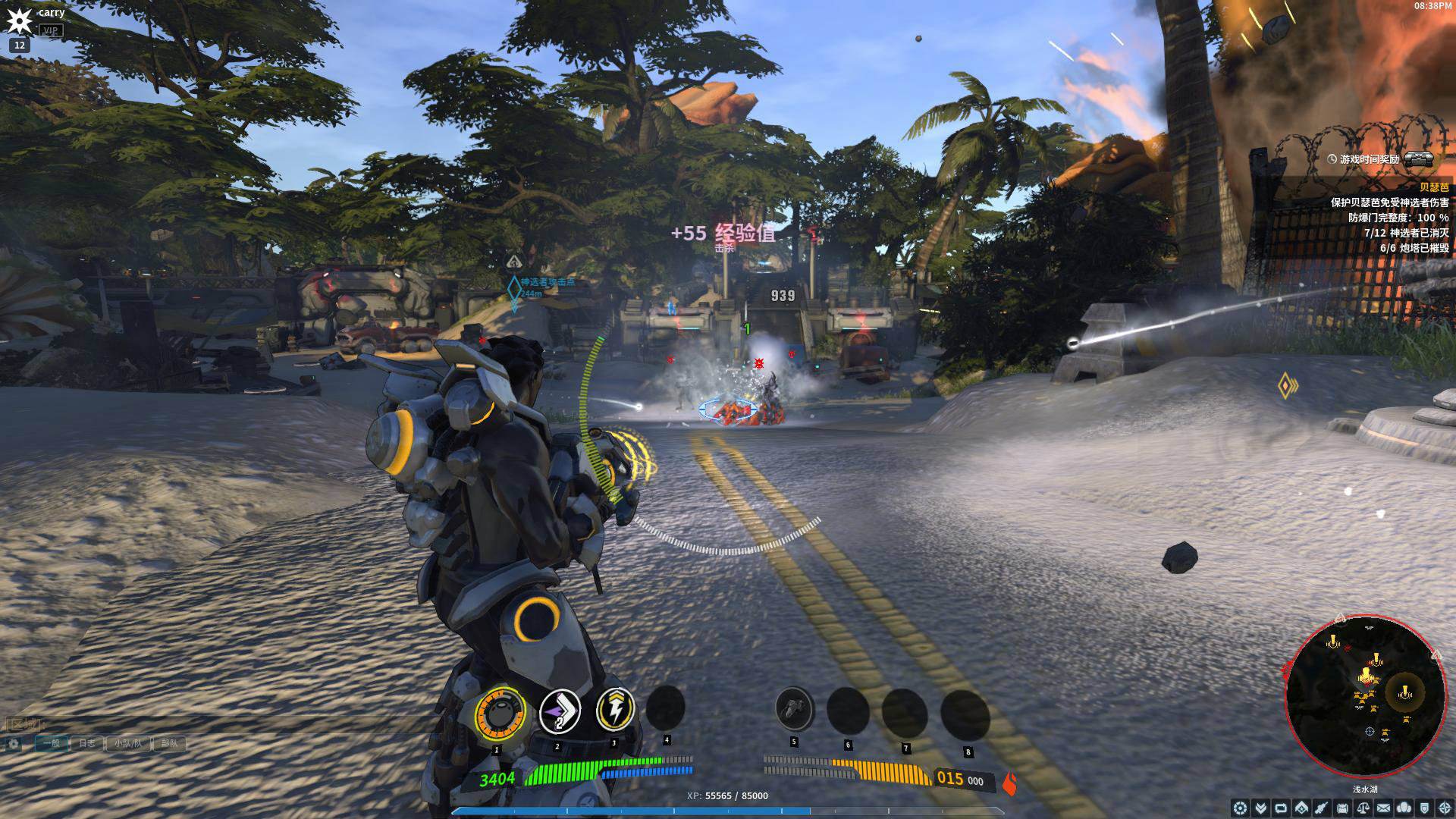Viewport: 1456px width, 819px height.
Task: Open the balance scales market icon
Action: [1363, 808]
